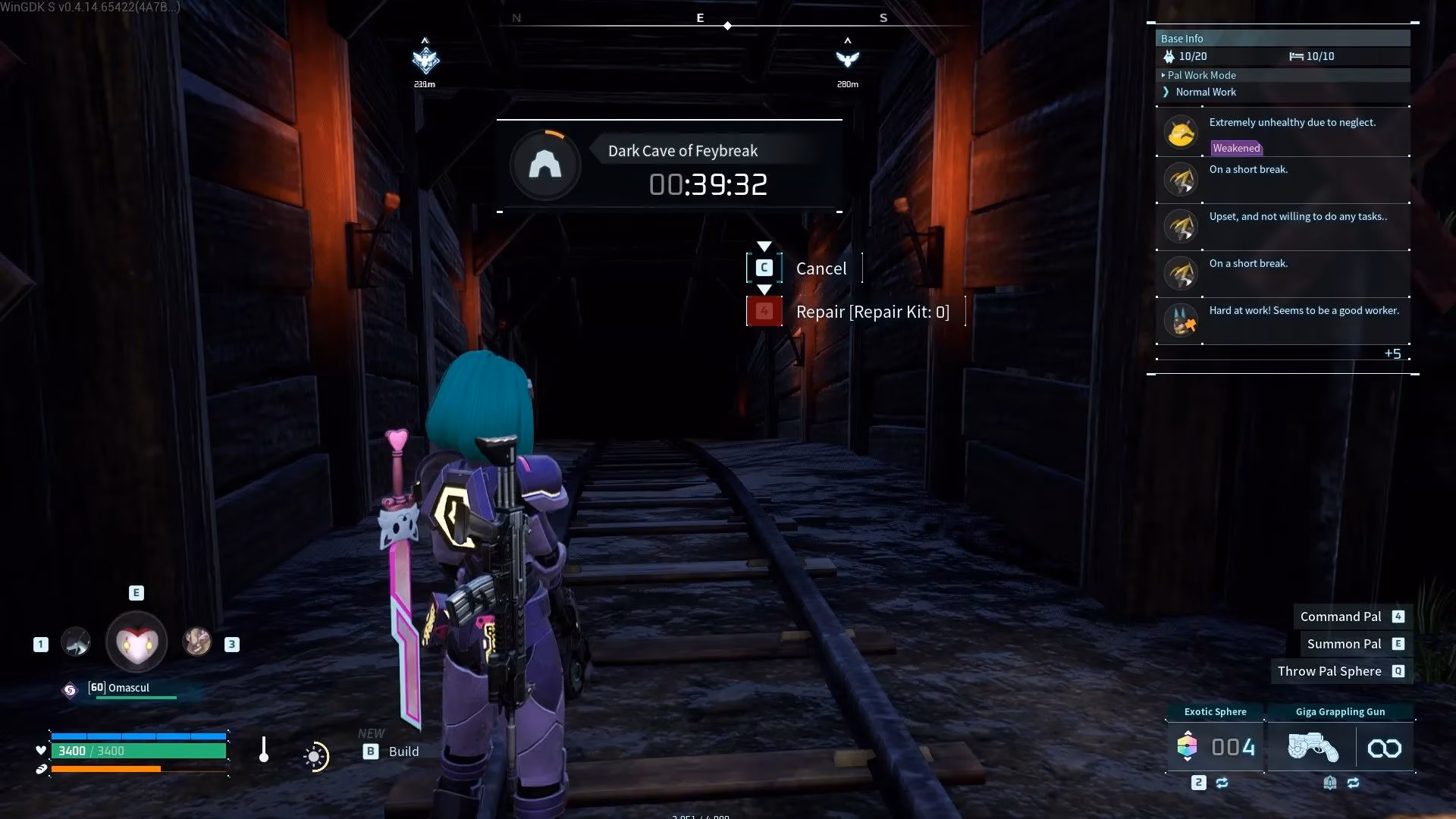Screen dimensions: 1456x819
Task: Select the Upset Pal status row
Action: 1282,226
